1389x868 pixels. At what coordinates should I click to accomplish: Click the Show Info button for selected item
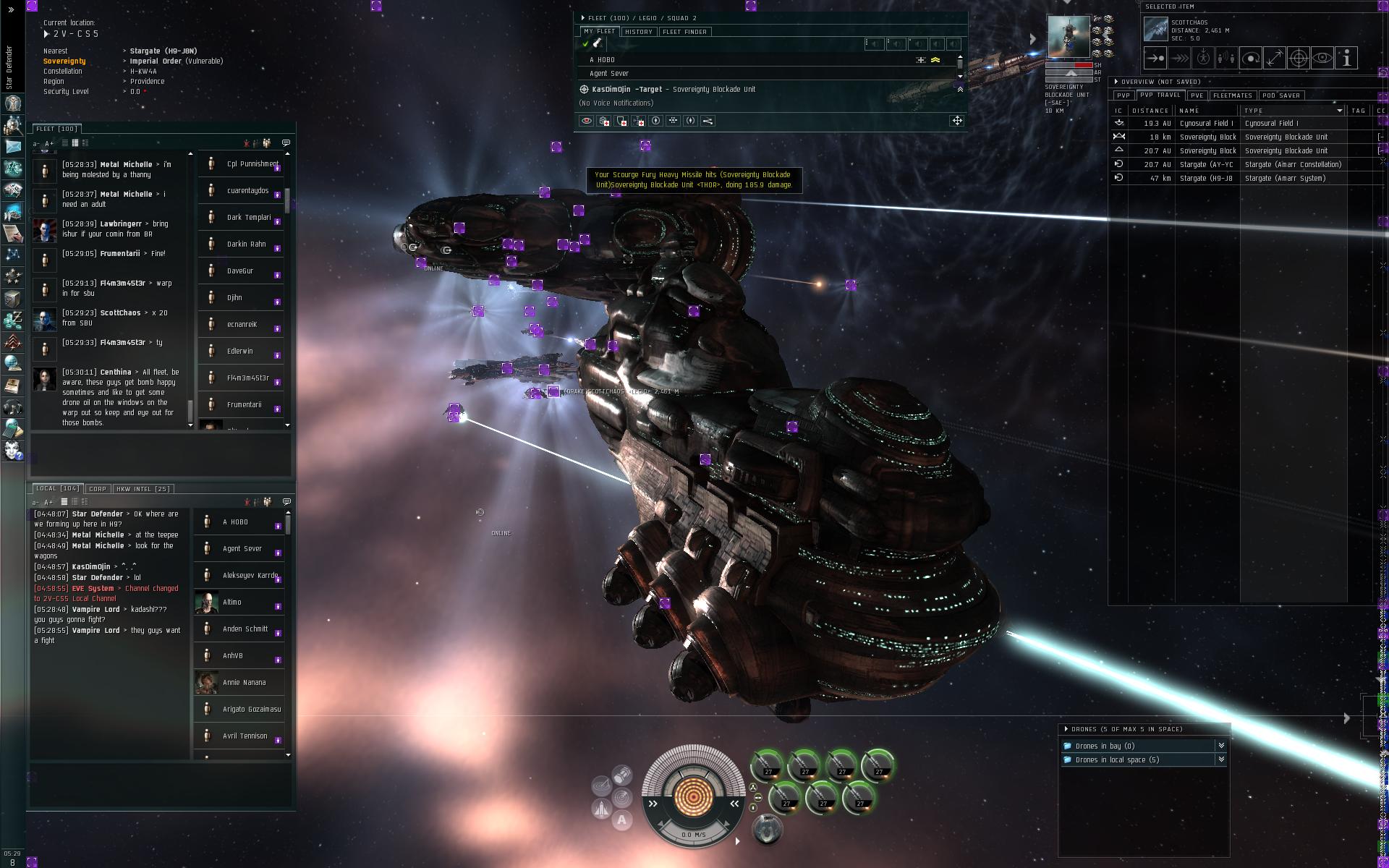[1346, 59]
